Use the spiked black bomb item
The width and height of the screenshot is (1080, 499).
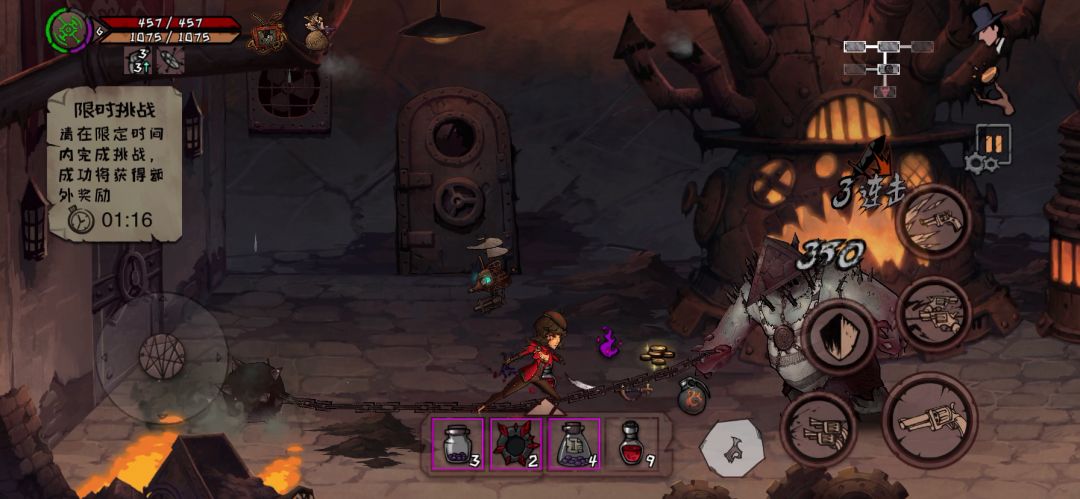pos(516,443)
